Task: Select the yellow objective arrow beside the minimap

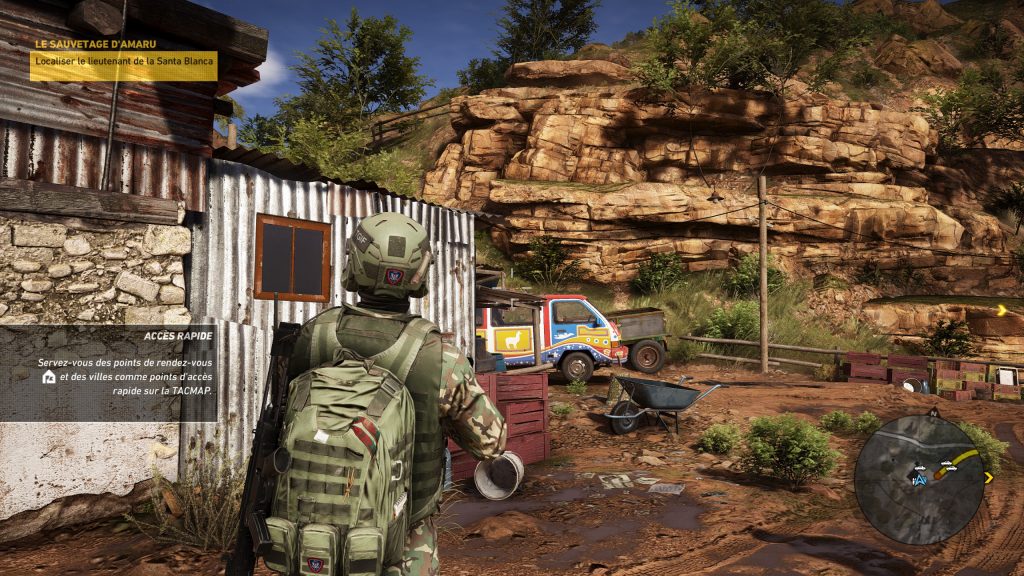Action: tap(988, 477)
